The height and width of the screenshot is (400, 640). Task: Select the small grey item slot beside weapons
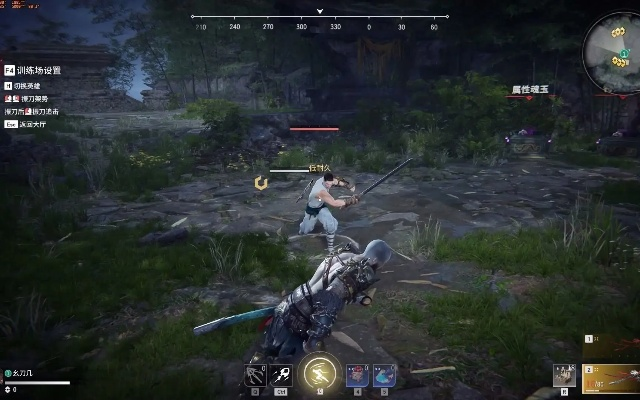[565, 375]
